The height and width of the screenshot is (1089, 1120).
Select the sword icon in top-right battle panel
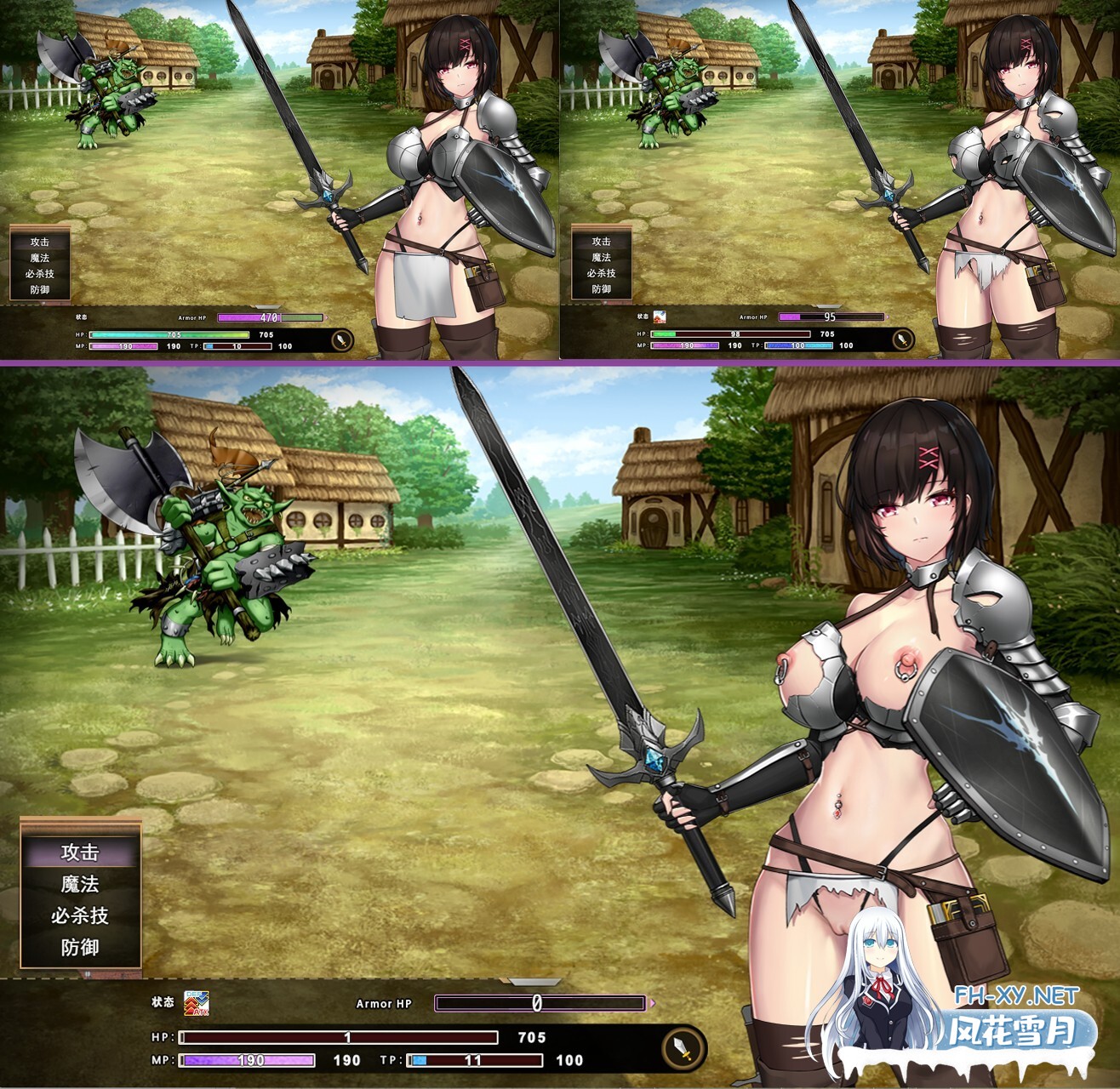coord(901,337)
